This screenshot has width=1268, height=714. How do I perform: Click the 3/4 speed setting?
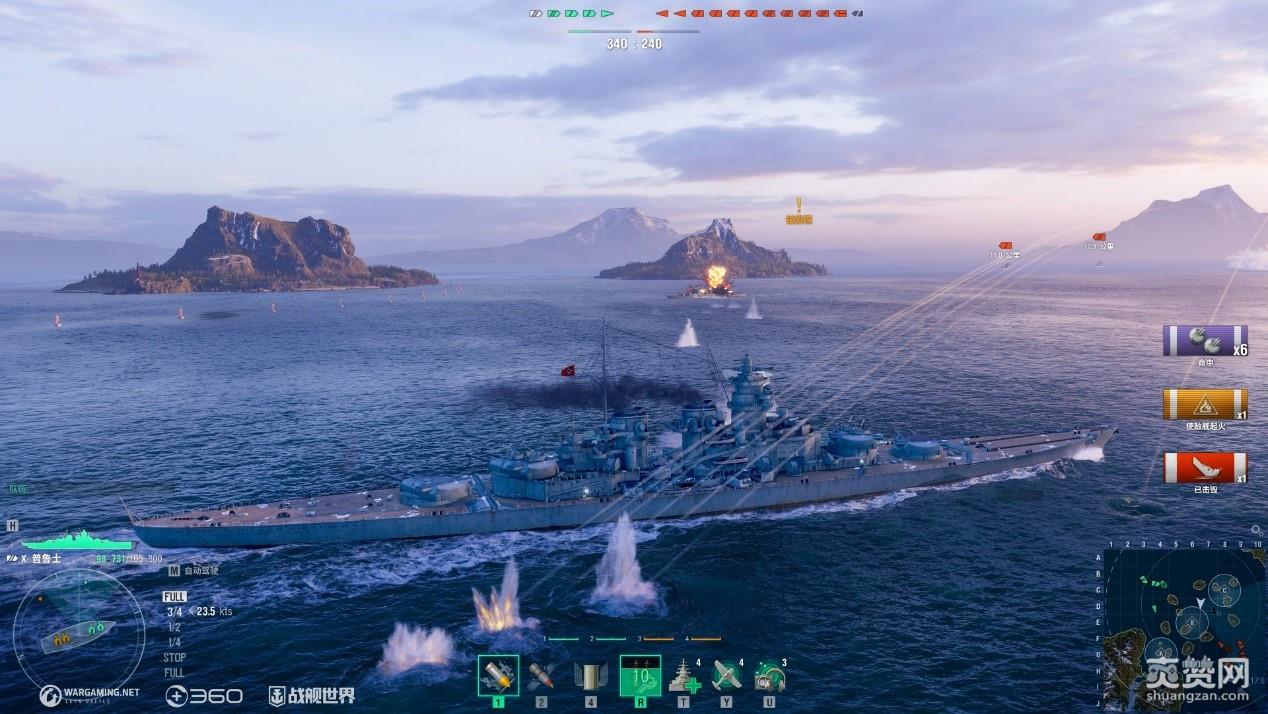coord(174,611)
